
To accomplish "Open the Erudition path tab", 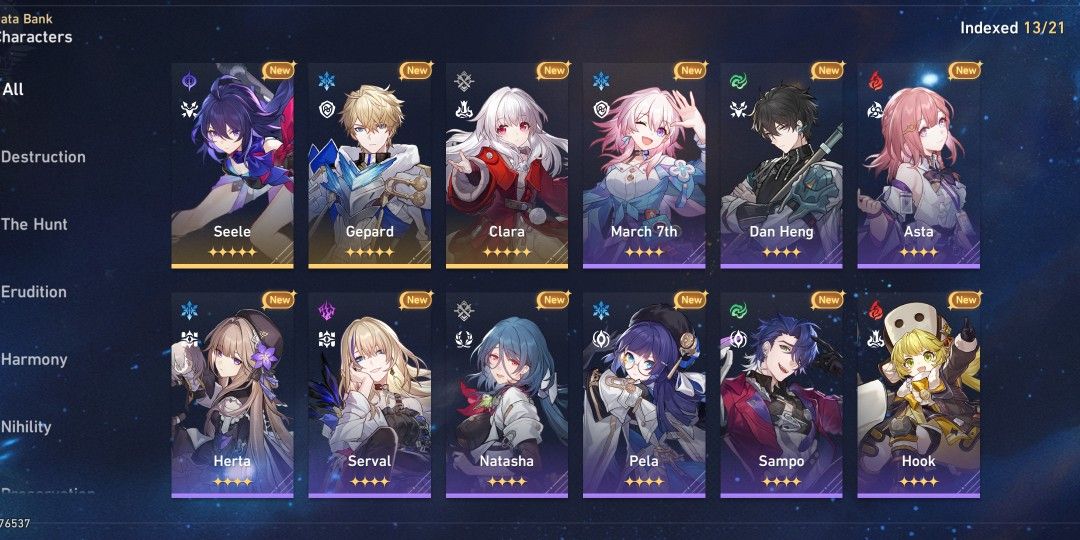I will [x=34, y=292].
